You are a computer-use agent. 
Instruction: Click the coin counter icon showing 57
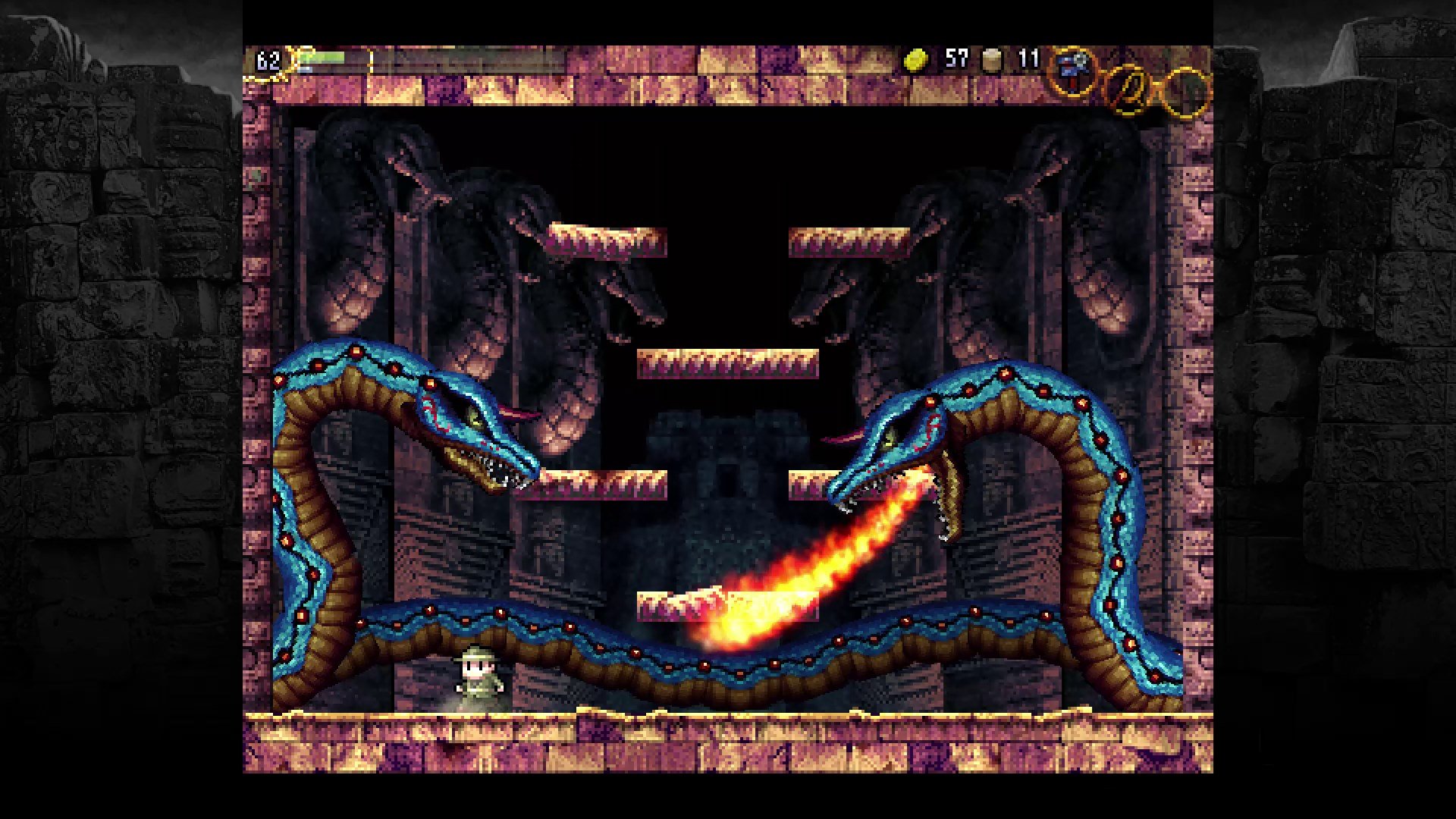tap(915, 61)
